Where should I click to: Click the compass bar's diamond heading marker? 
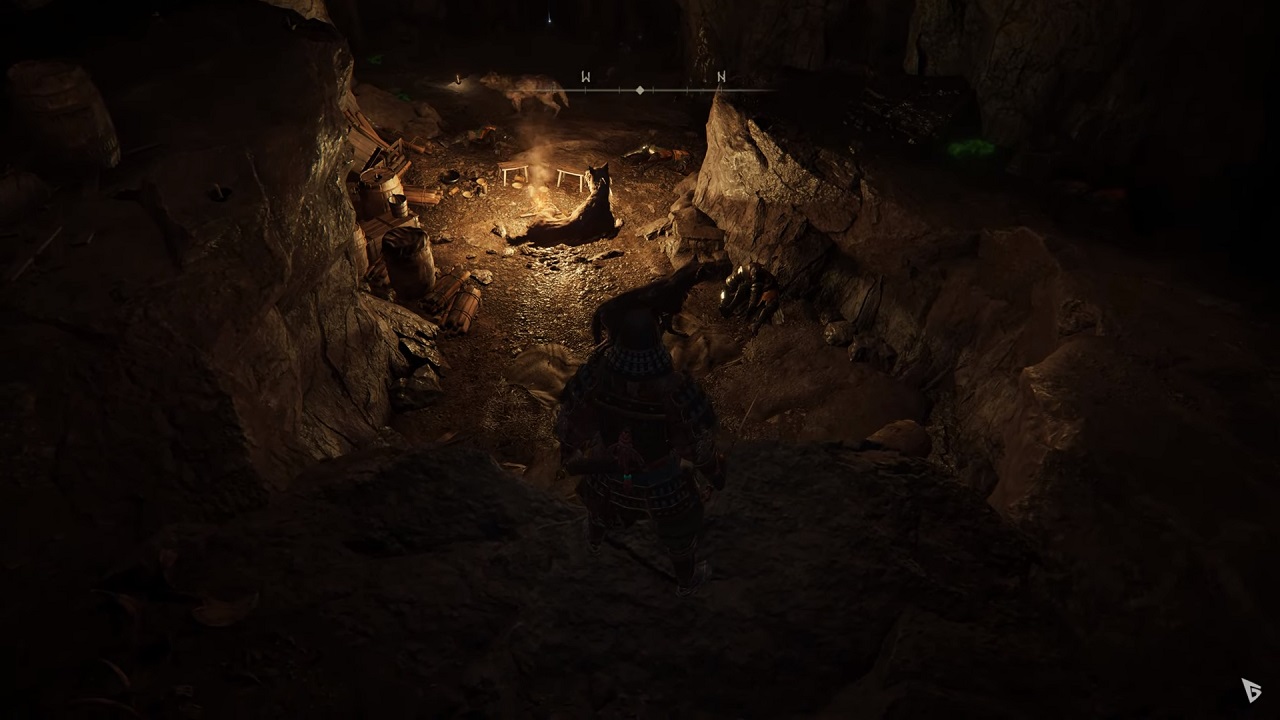640,90
